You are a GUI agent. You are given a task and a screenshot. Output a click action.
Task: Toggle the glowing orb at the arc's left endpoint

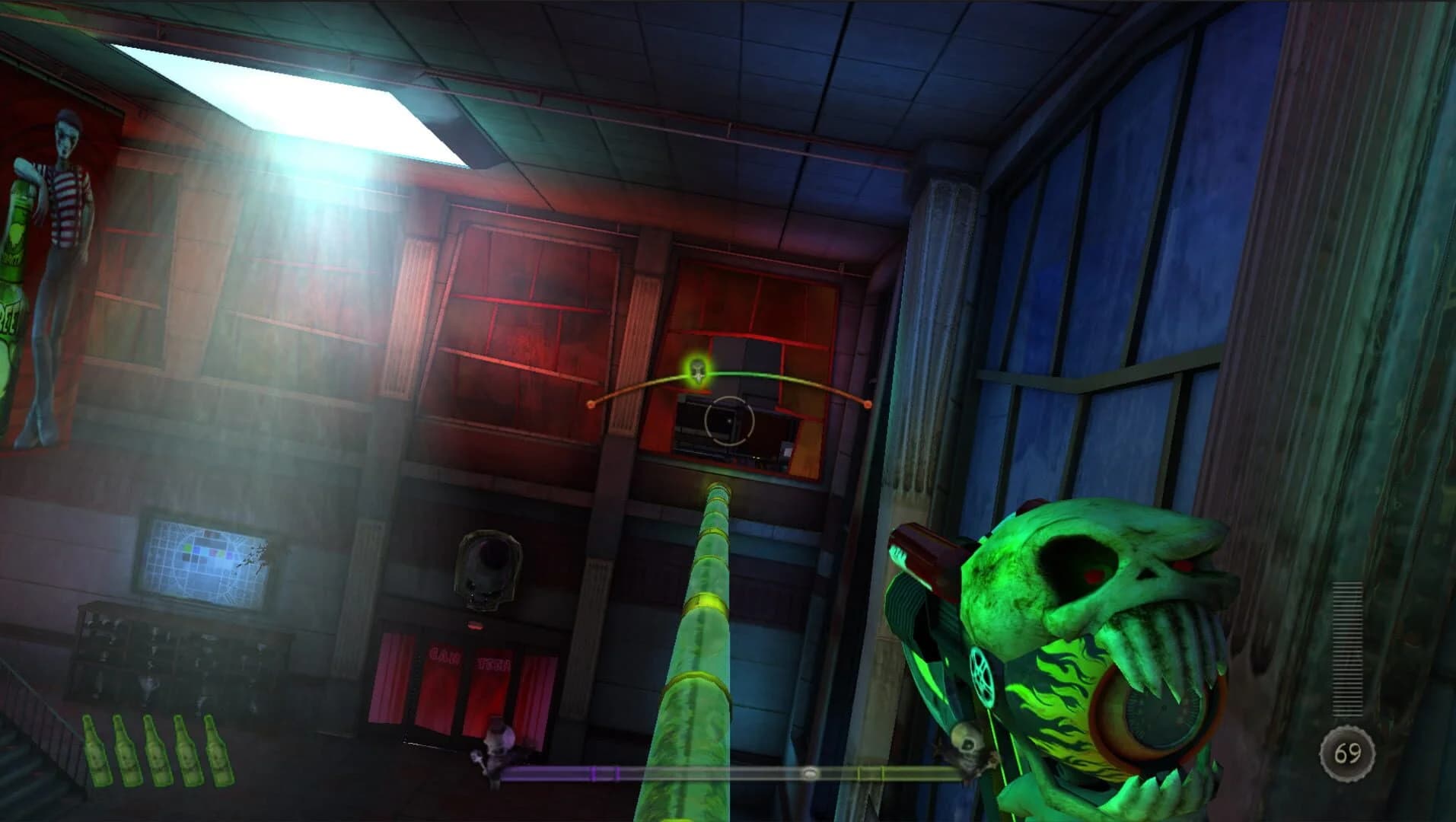coord(590,405)
